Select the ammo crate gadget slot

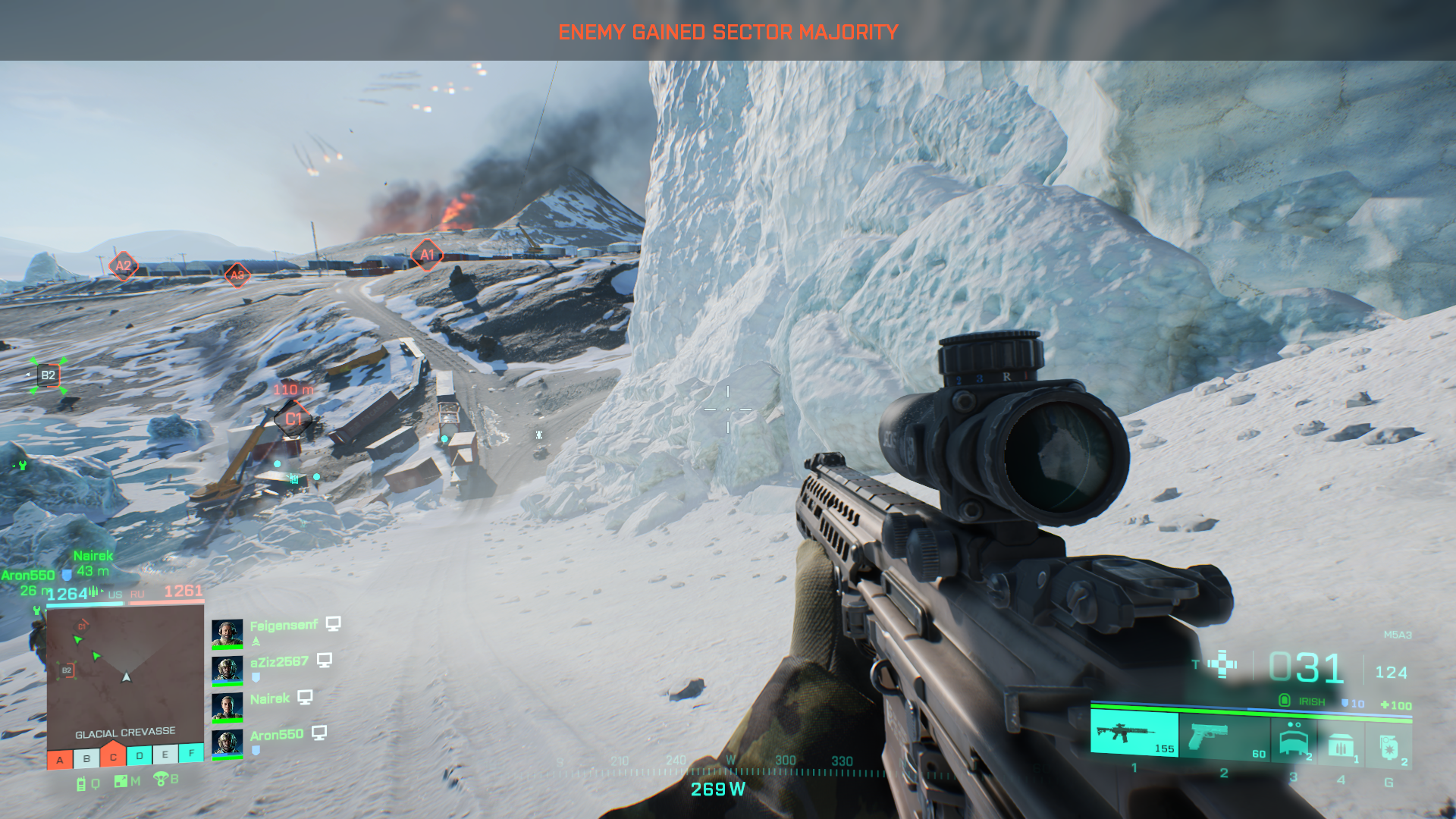tap(1341, 745)
